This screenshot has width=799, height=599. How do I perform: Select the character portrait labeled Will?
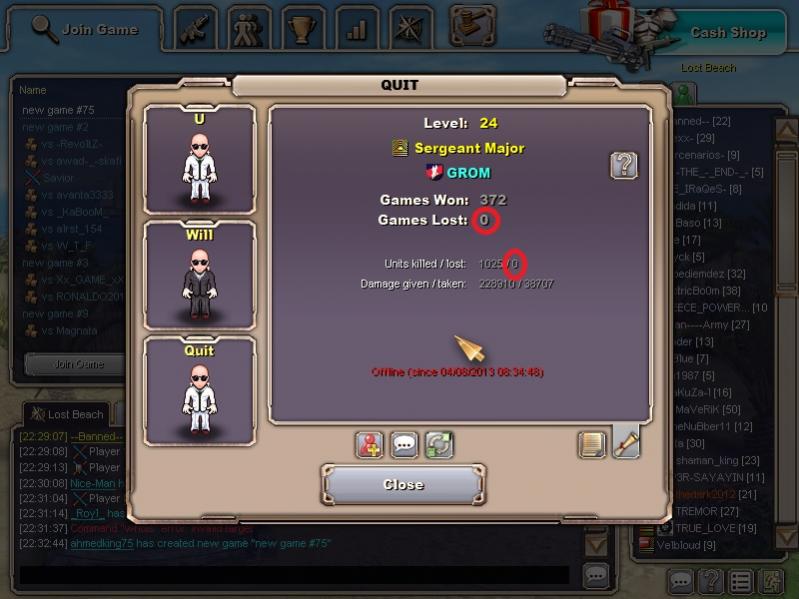200,275
